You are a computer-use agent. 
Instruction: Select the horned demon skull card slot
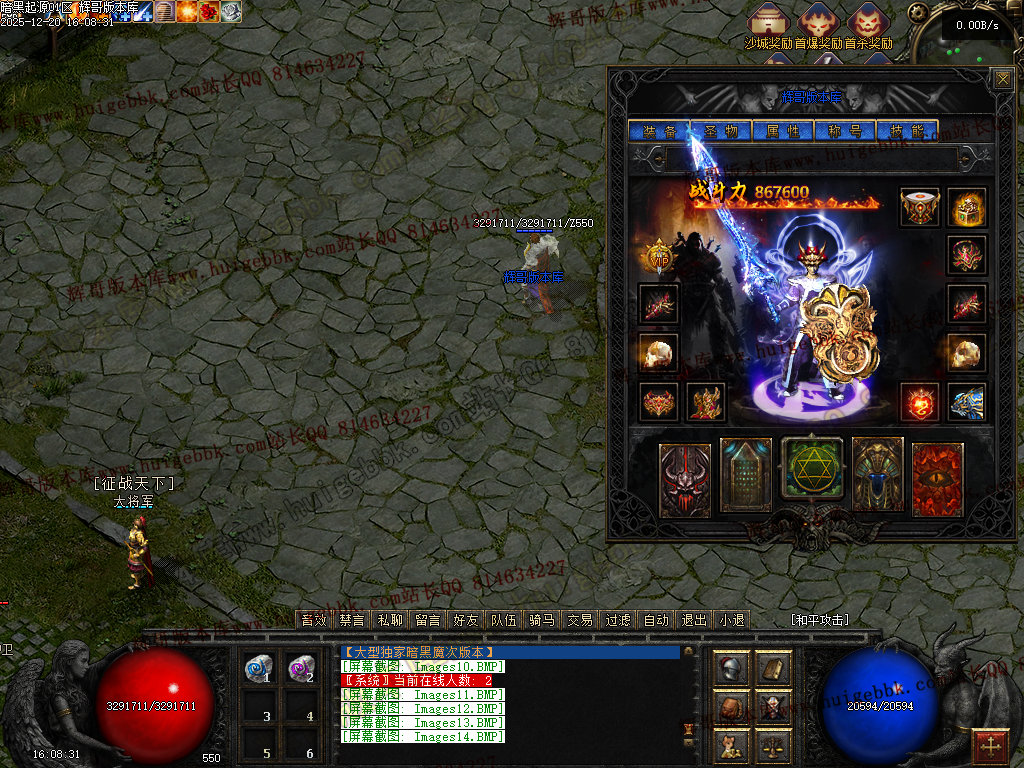[685, 480]
